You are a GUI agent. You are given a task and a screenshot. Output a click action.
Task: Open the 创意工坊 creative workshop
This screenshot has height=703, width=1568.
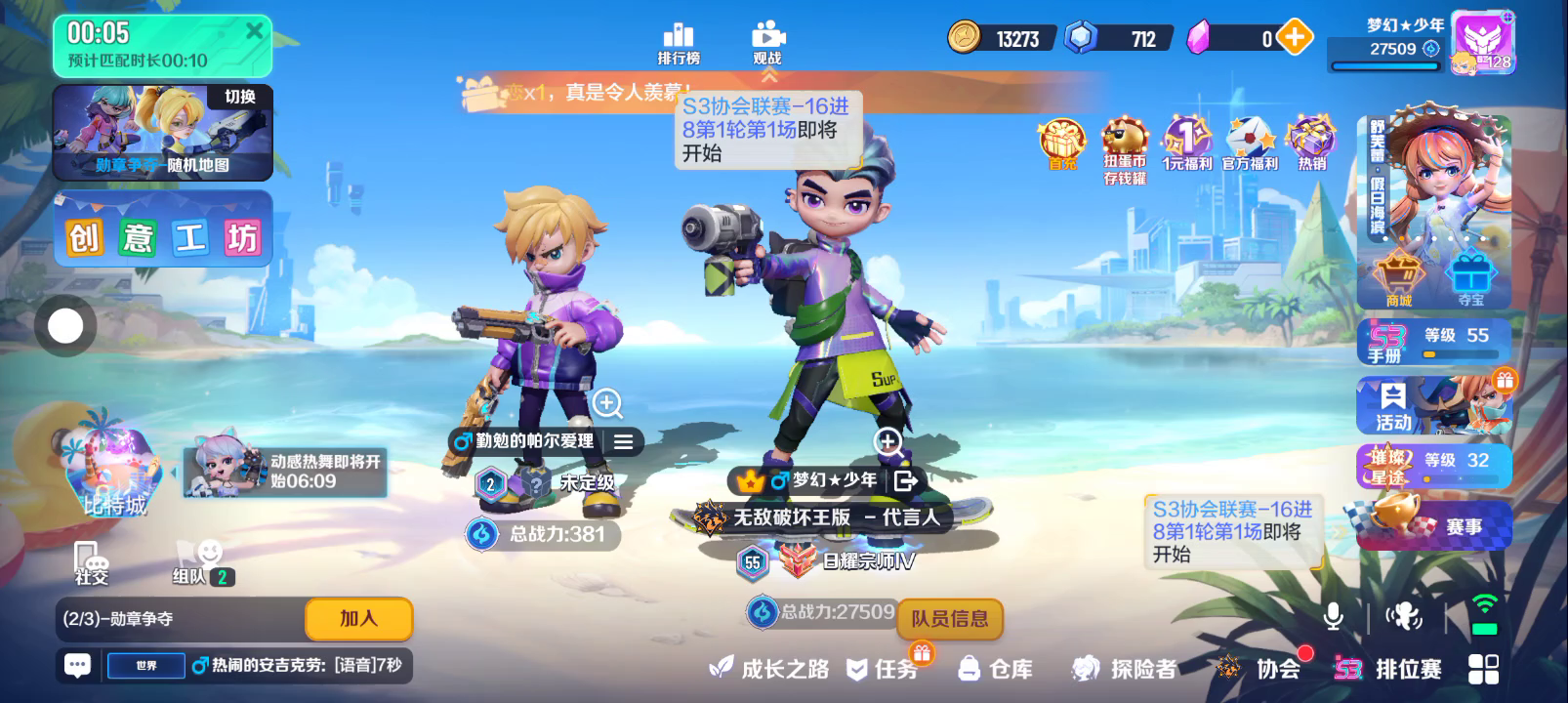(162, 235)
